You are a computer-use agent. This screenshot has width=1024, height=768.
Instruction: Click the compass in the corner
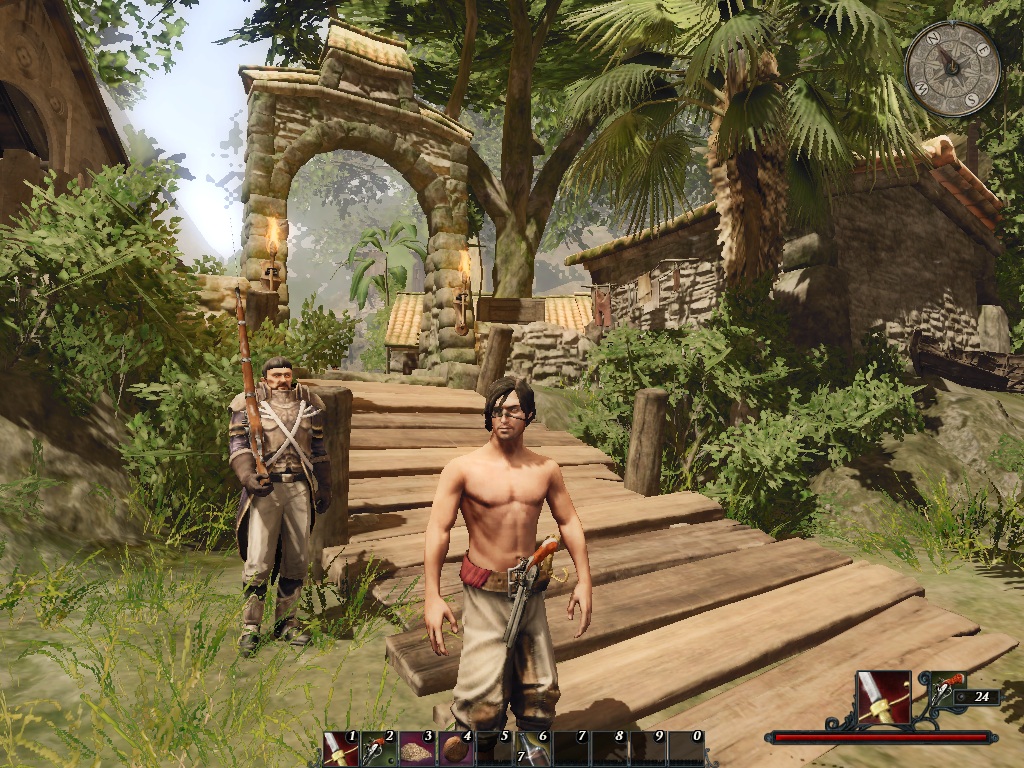[x=952, y=68]
